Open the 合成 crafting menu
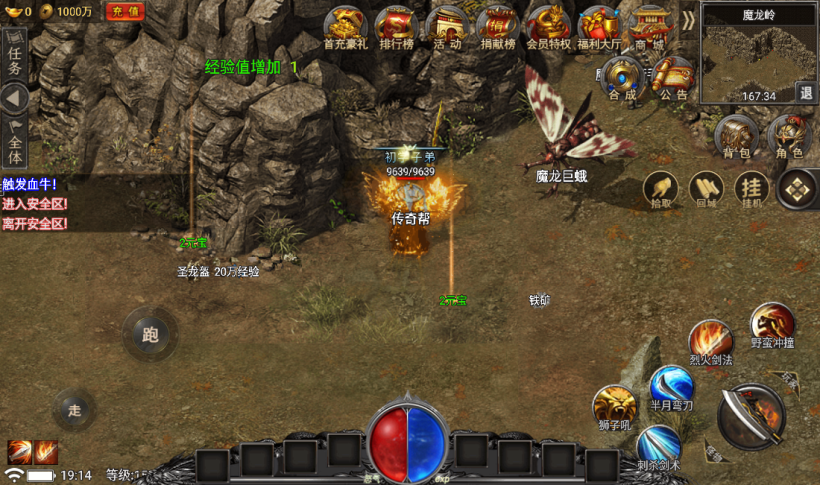The width and height of the screenshot is (820, 485). pos(622,78)
